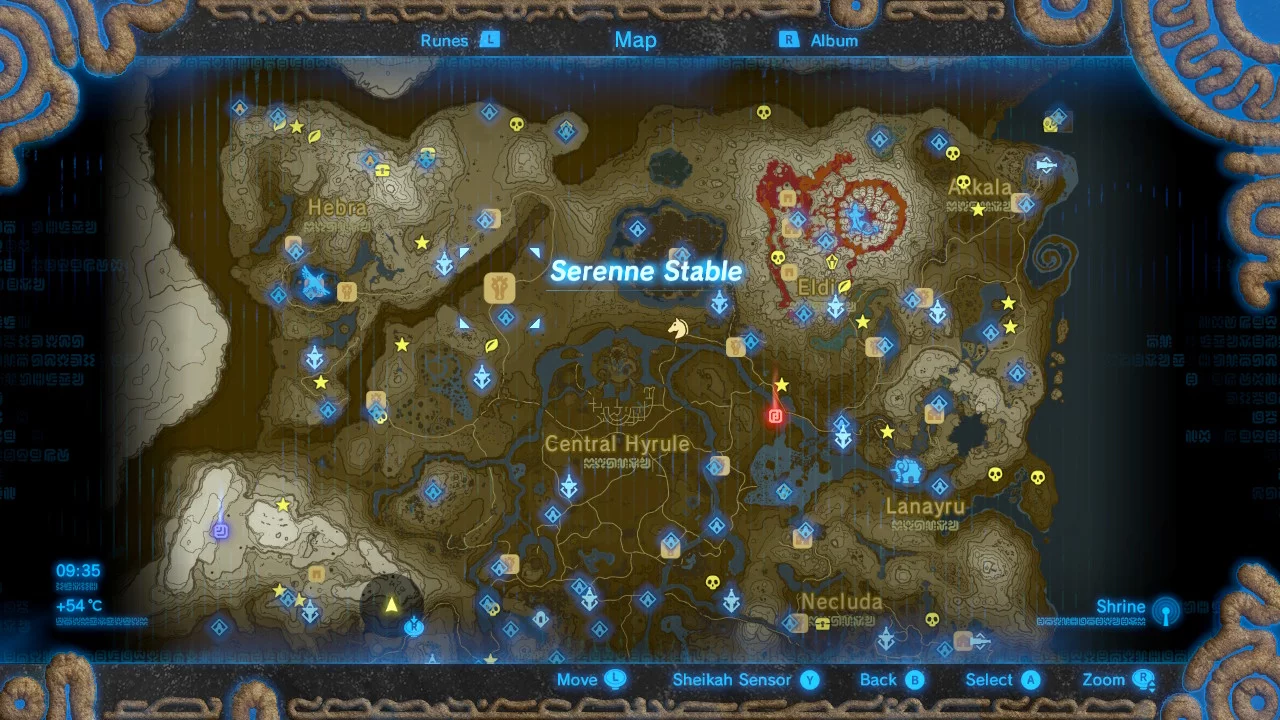The image size is (1280, 720).
Task: Select the orange tower icon in Eldin region
Action: pyautogui.click(x=831, y=261)
